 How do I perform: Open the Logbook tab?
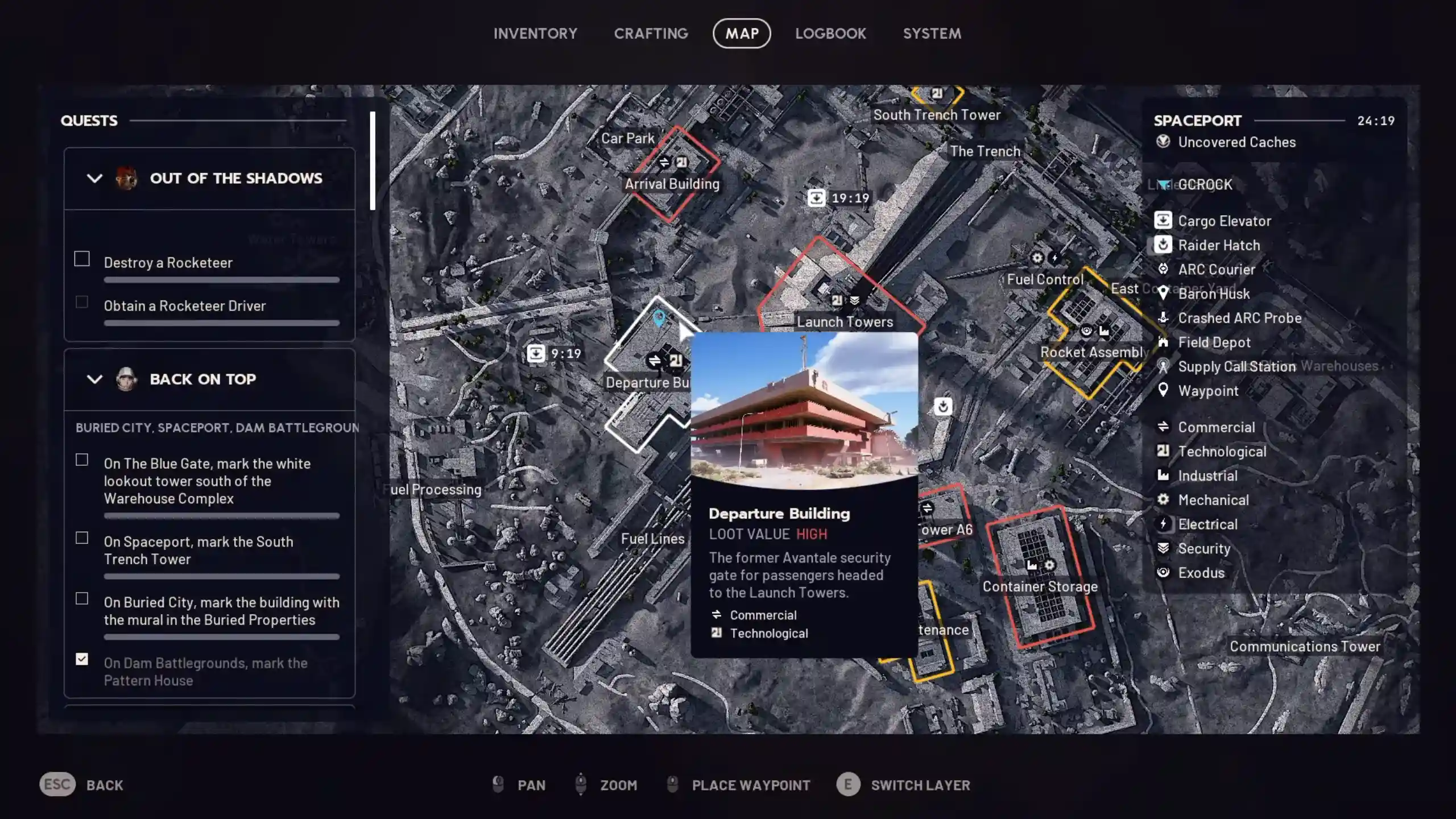point(830,33)
